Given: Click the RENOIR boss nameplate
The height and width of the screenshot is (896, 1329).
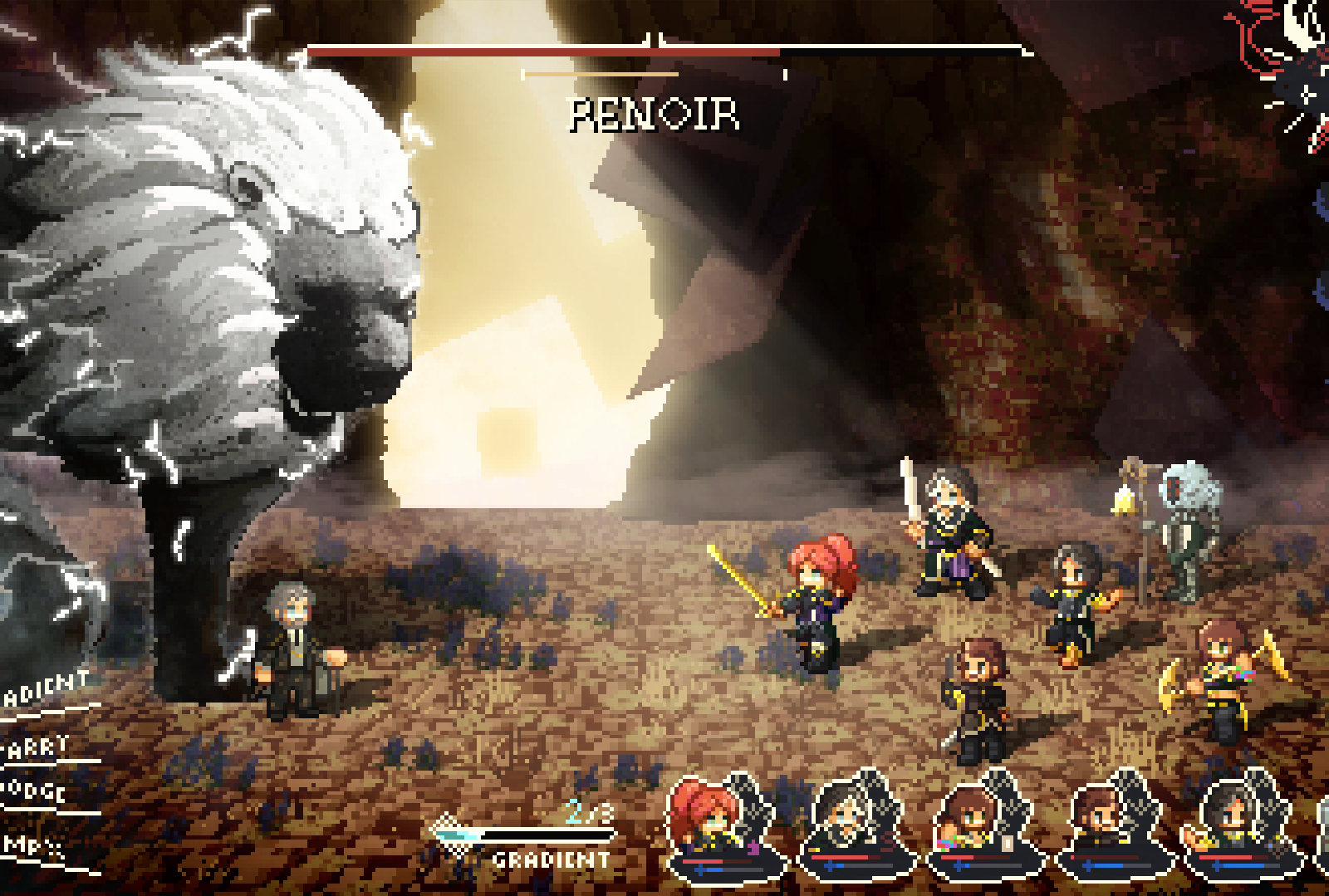Looking at the screenshot, I should point(654,116).
